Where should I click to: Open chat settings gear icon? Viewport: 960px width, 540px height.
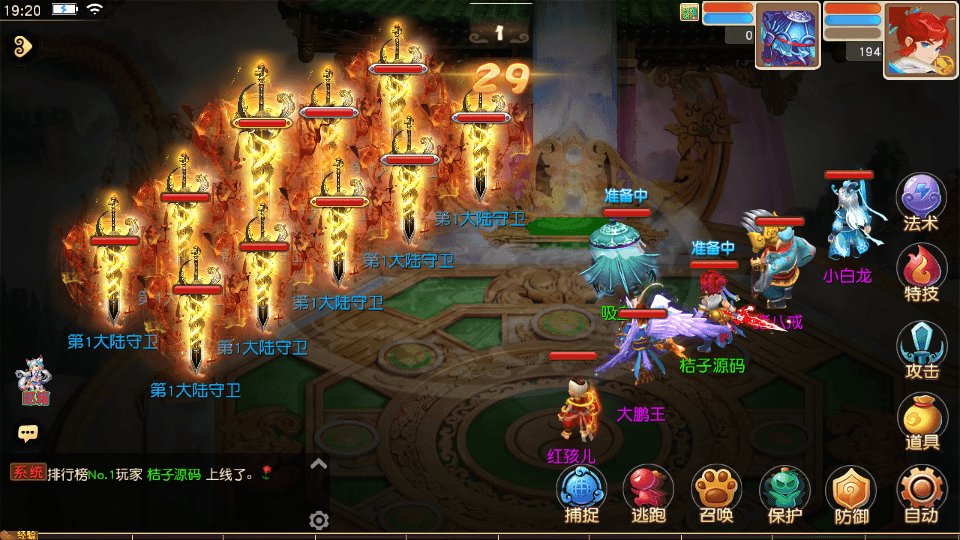[x=319, y=520]
